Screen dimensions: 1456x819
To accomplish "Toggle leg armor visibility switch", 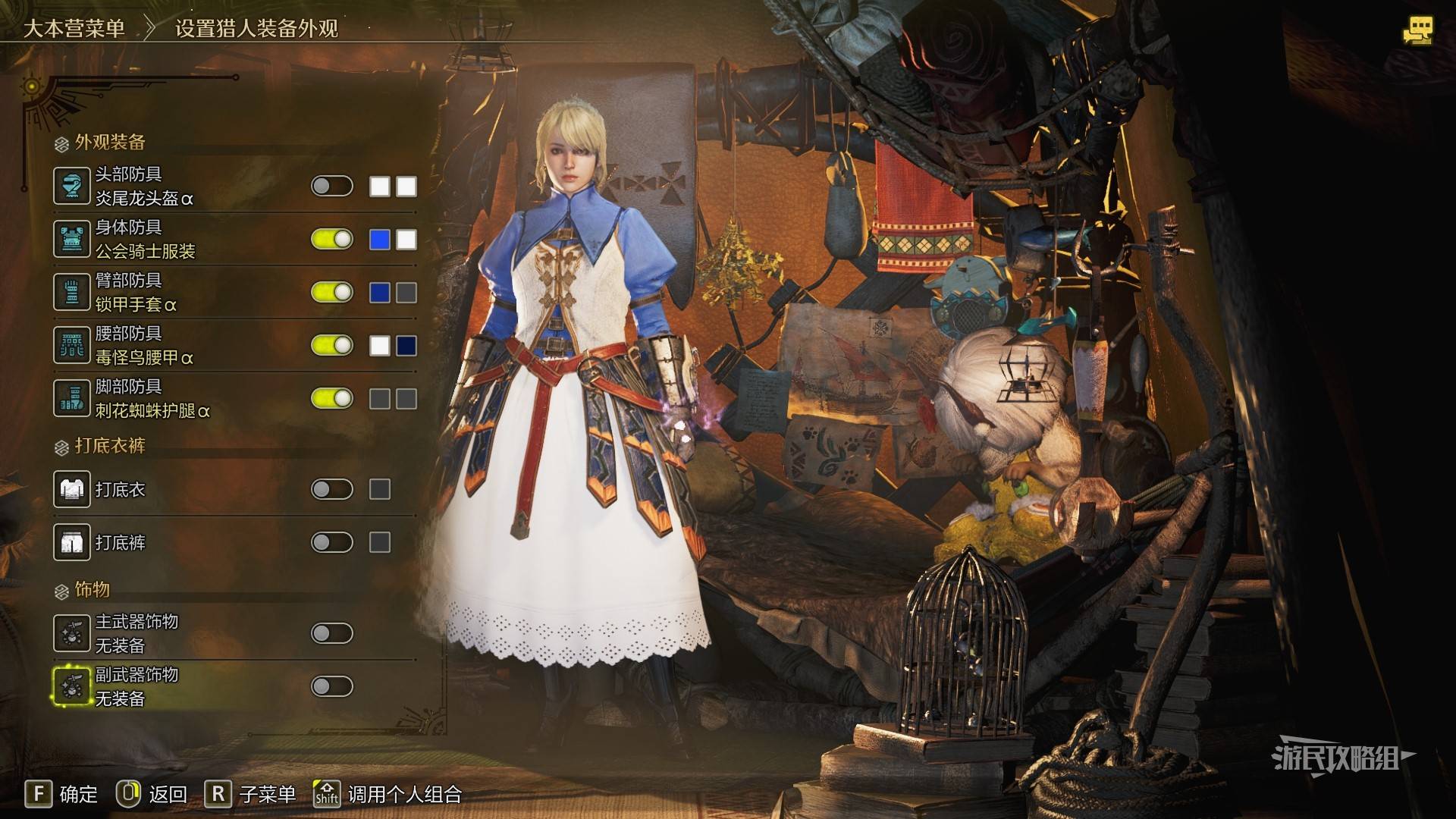I will coord(332,399).
